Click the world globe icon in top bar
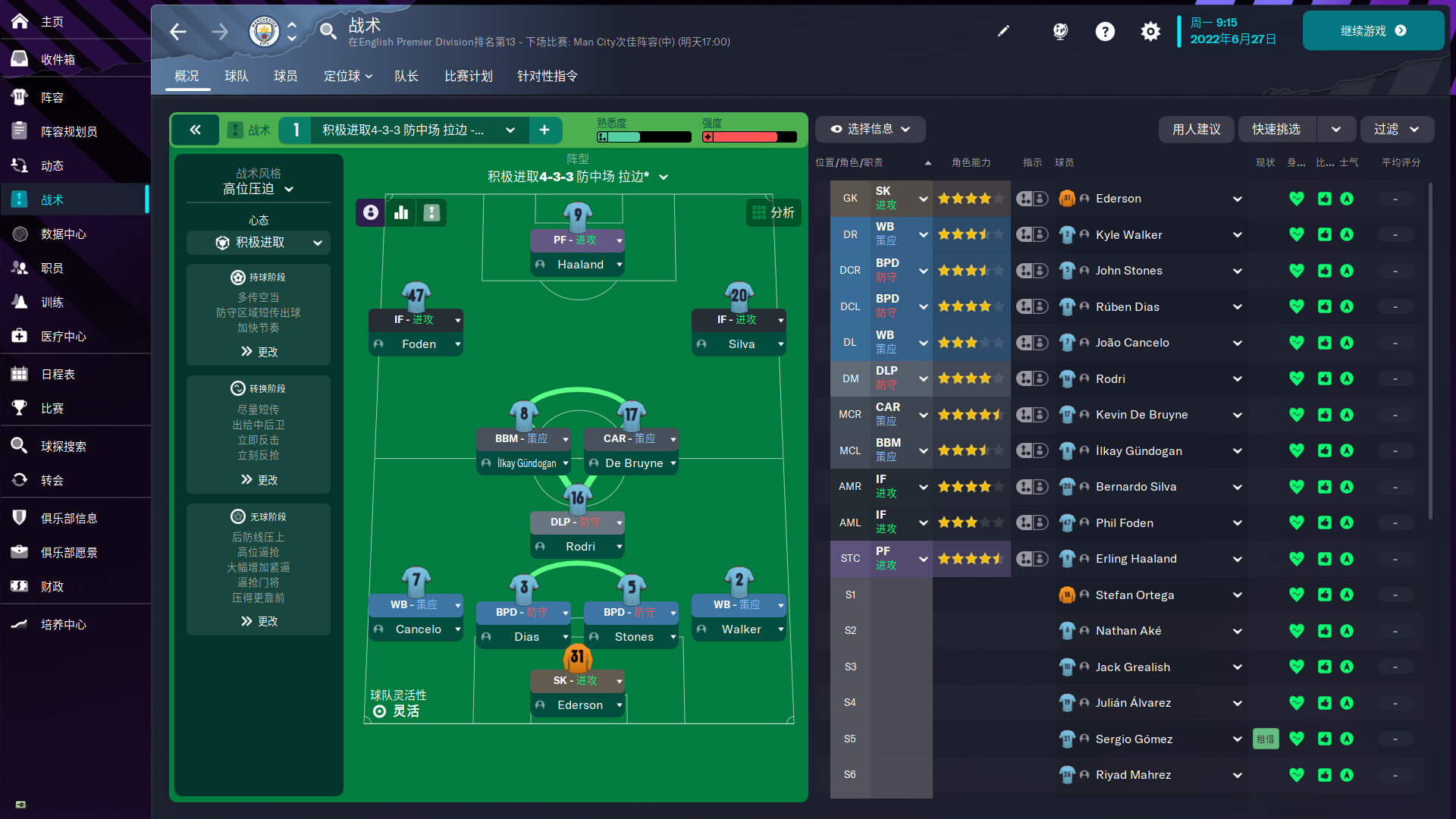Image resolution: width=1456 pixels, height=819 pixels. 1059,32
